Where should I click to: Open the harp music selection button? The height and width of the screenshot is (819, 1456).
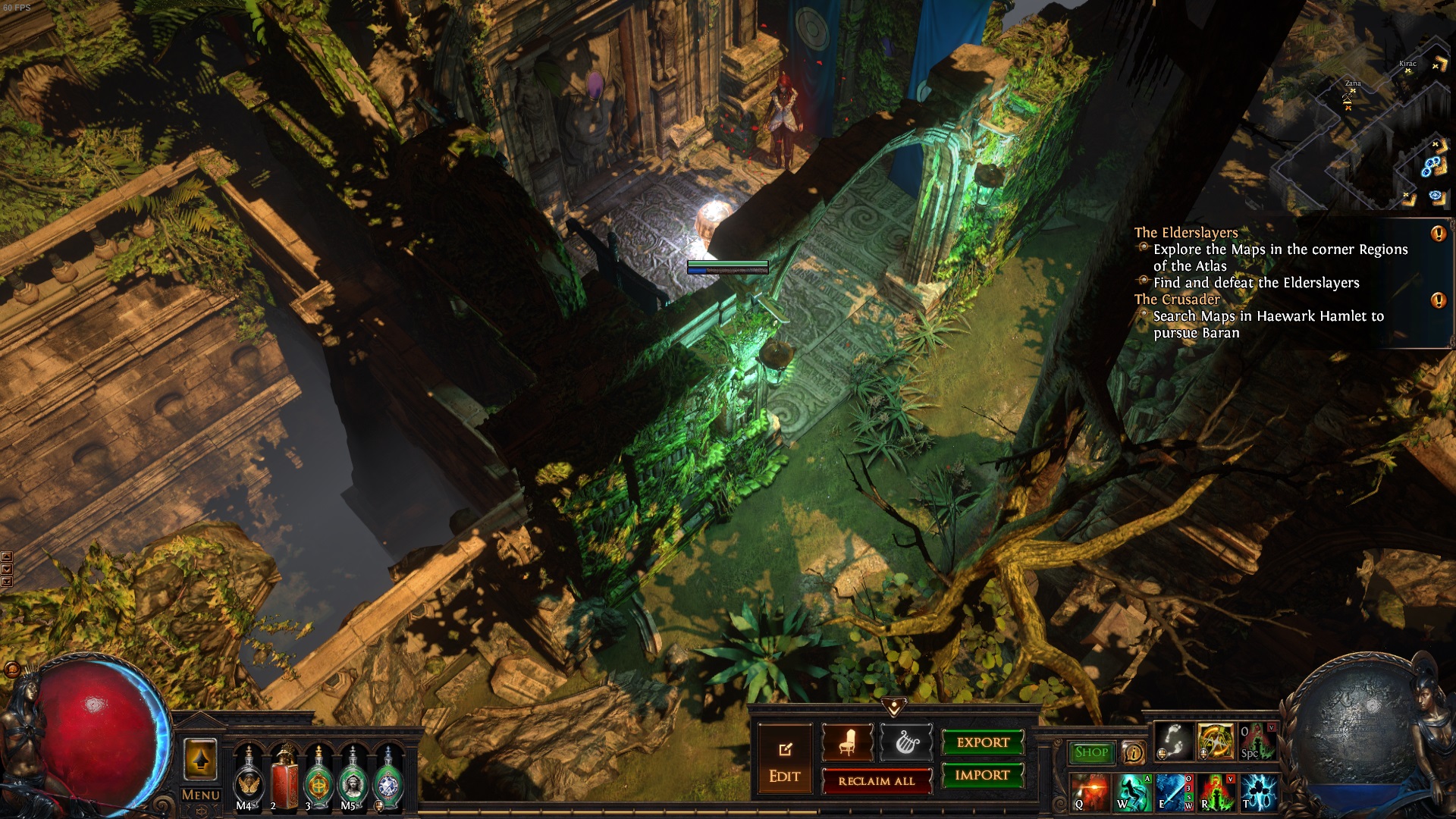[x=907, y=742]
